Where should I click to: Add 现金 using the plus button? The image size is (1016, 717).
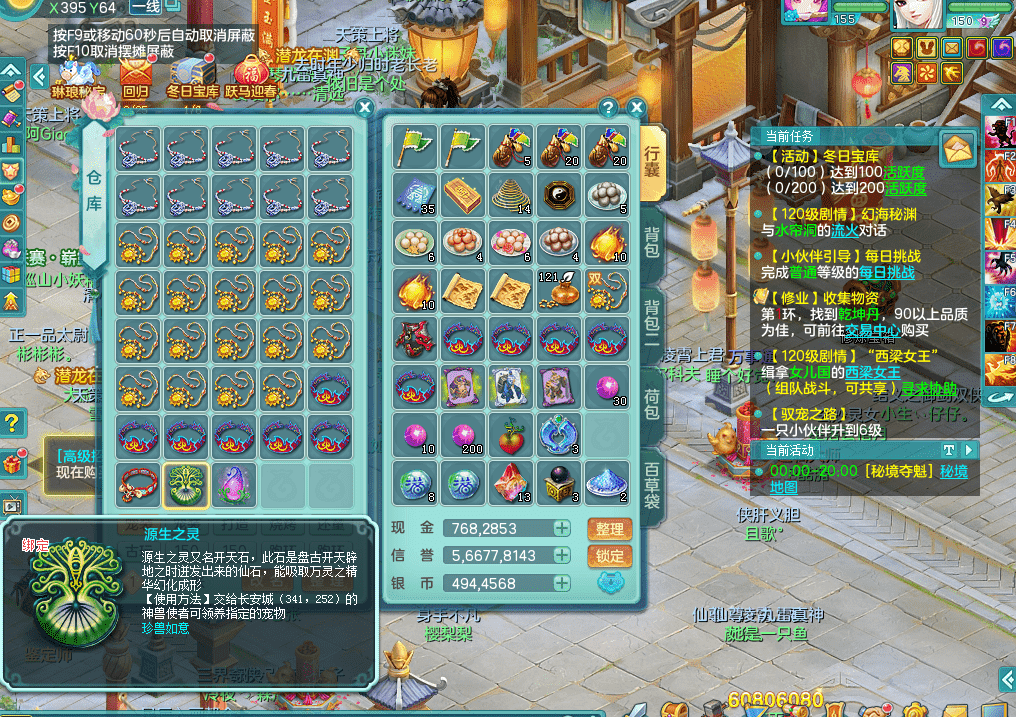(563, 528)
